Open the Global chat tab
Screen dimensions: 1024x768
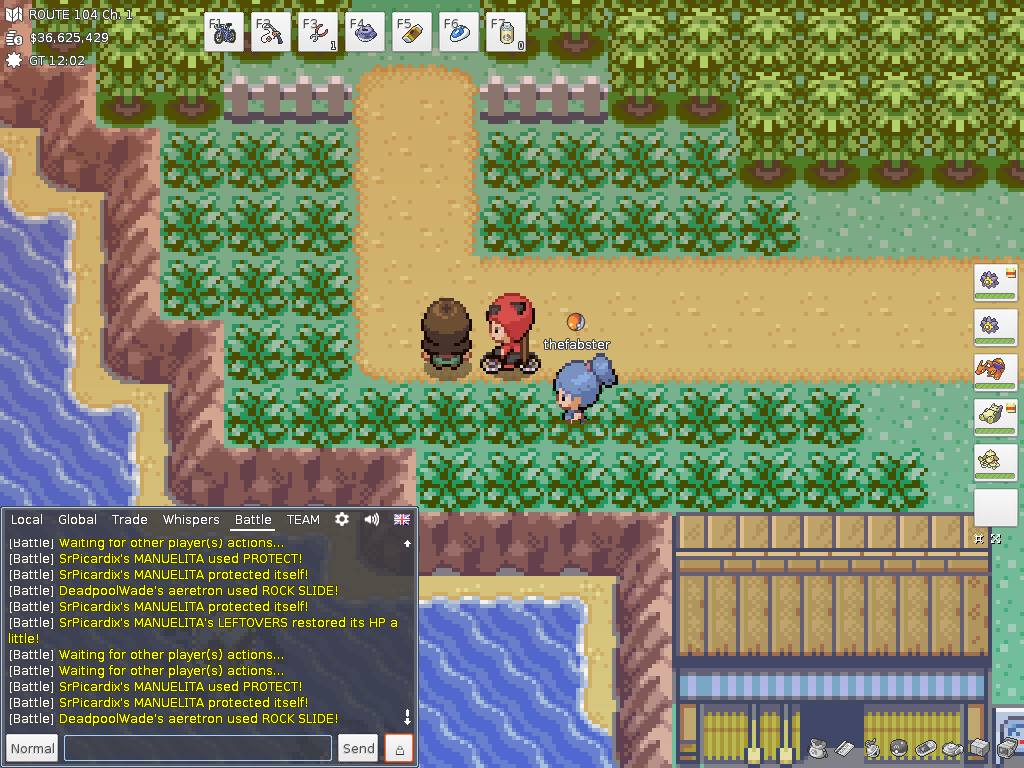pos(77,520)
